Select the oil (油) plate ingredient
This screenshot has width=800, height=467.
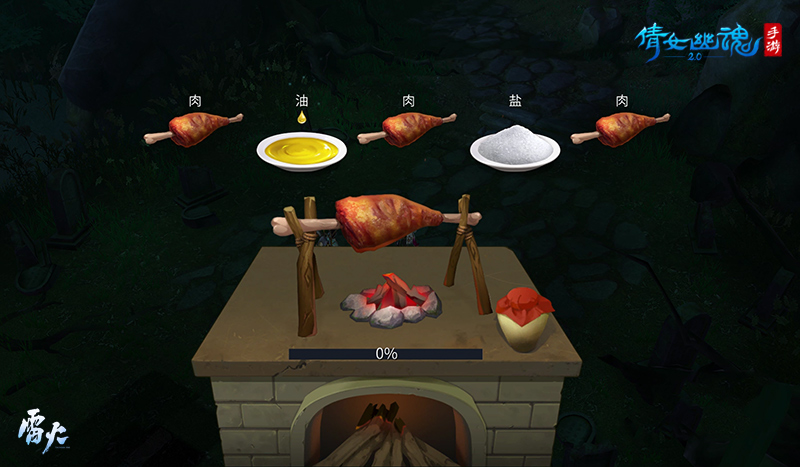pyautogui.click(x=301, y=150)
